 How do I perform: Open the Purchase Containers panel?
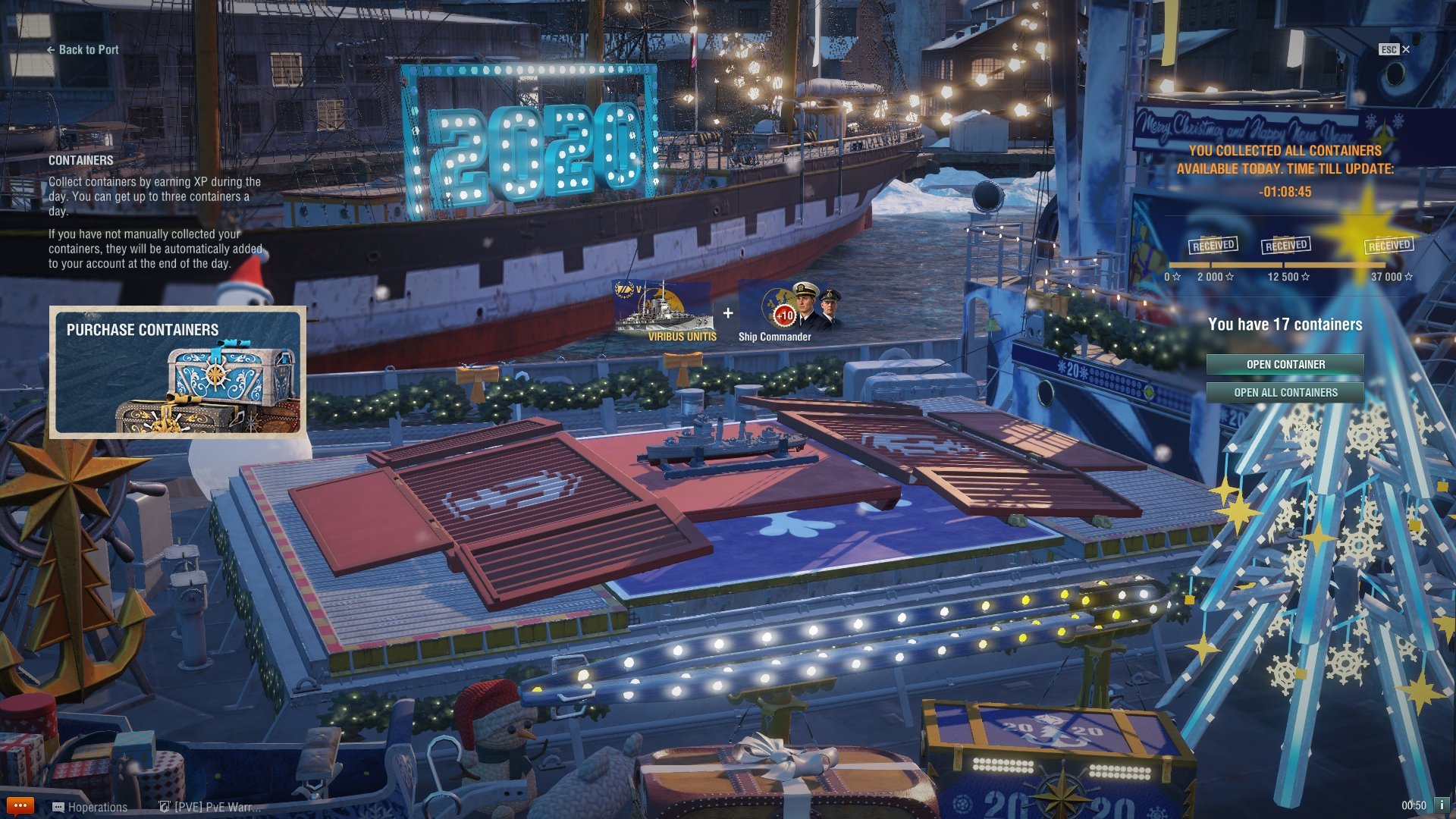178,372
